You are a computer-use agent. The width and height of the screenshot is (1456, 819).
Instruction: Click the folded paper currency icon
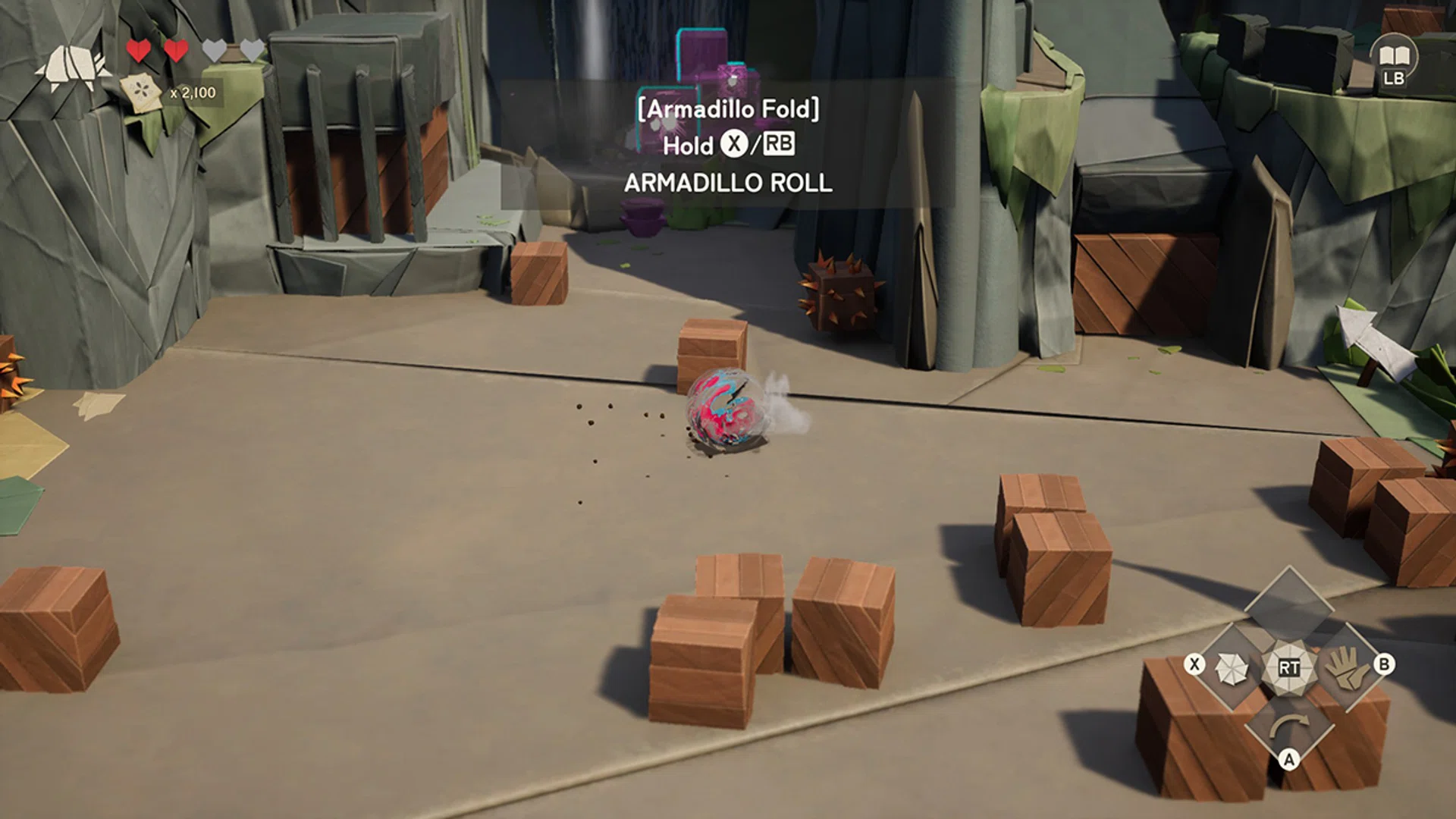[x=141, y=93]
